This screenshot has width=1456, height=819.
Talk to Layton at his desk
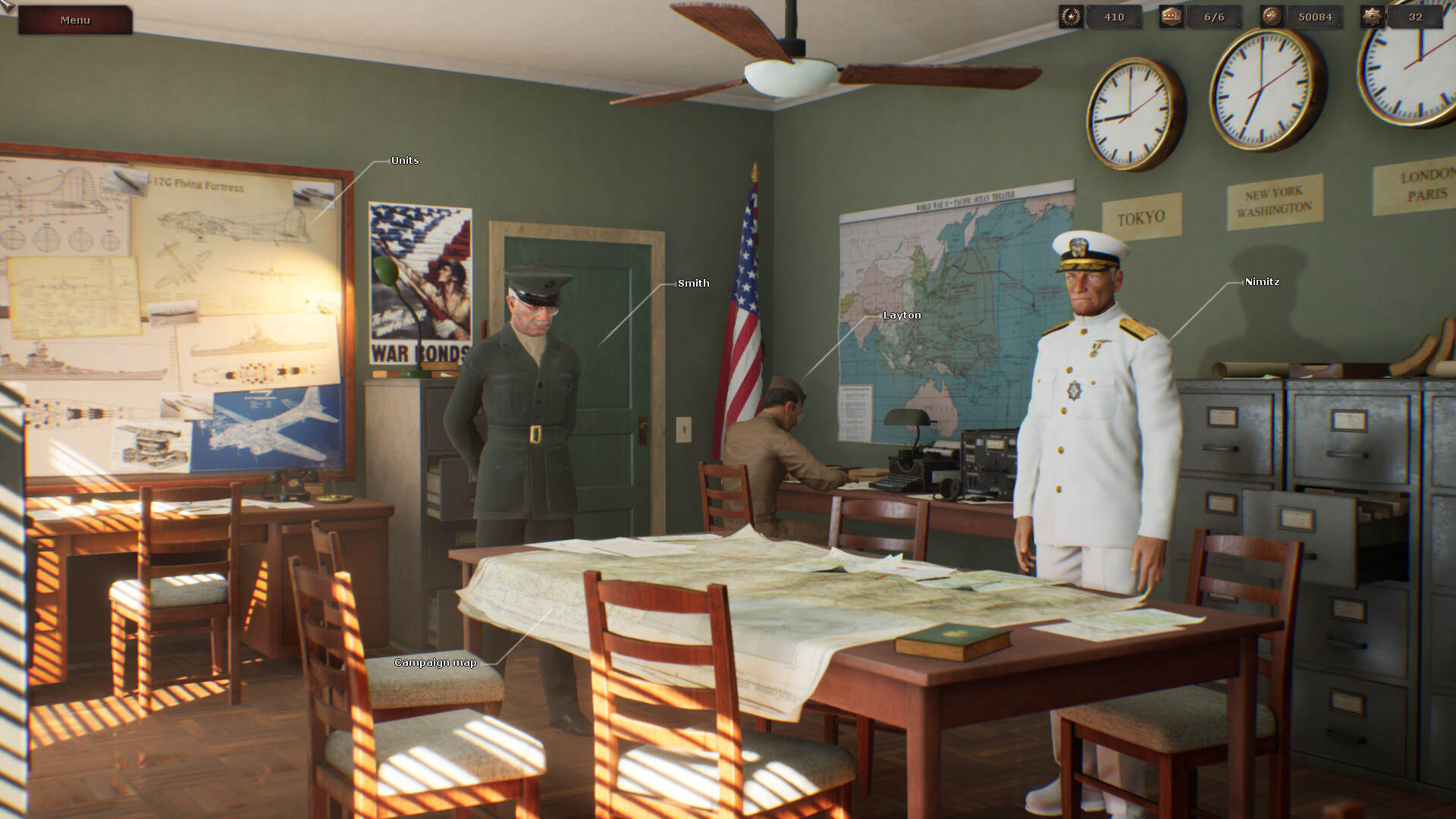[x=902, y=315]
